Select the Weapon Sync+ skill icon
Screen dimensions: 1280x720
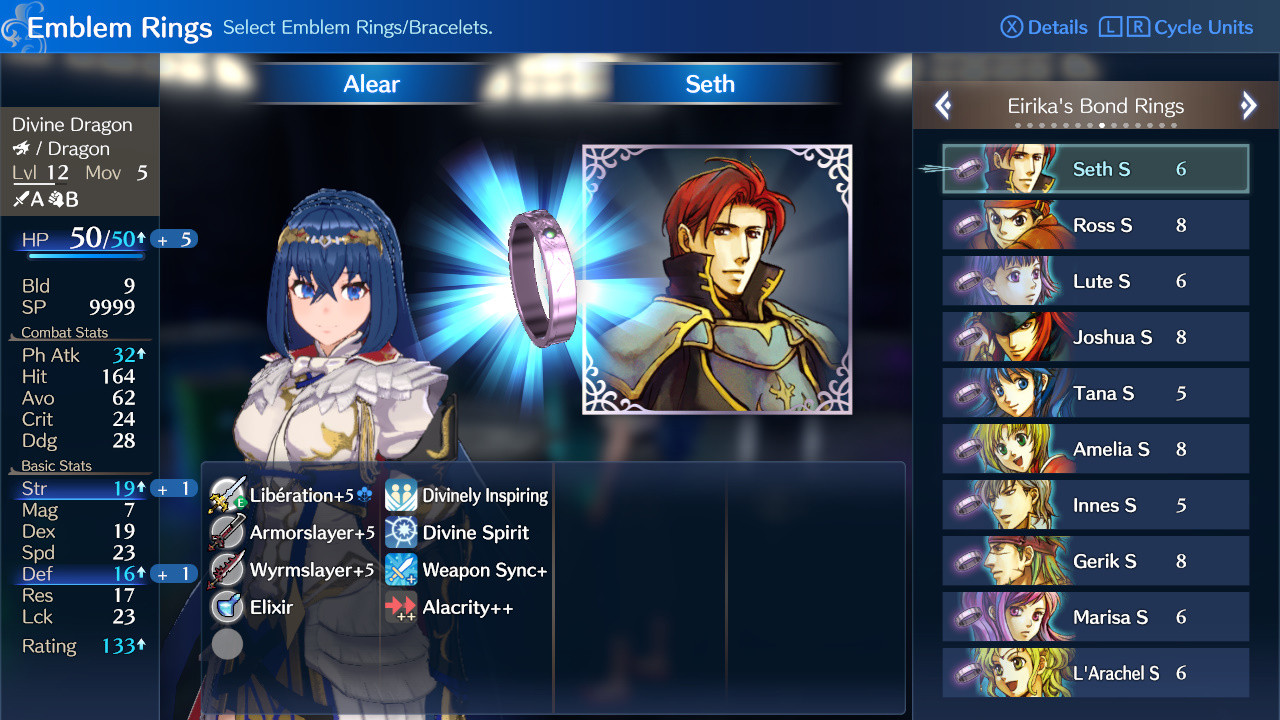399,570
